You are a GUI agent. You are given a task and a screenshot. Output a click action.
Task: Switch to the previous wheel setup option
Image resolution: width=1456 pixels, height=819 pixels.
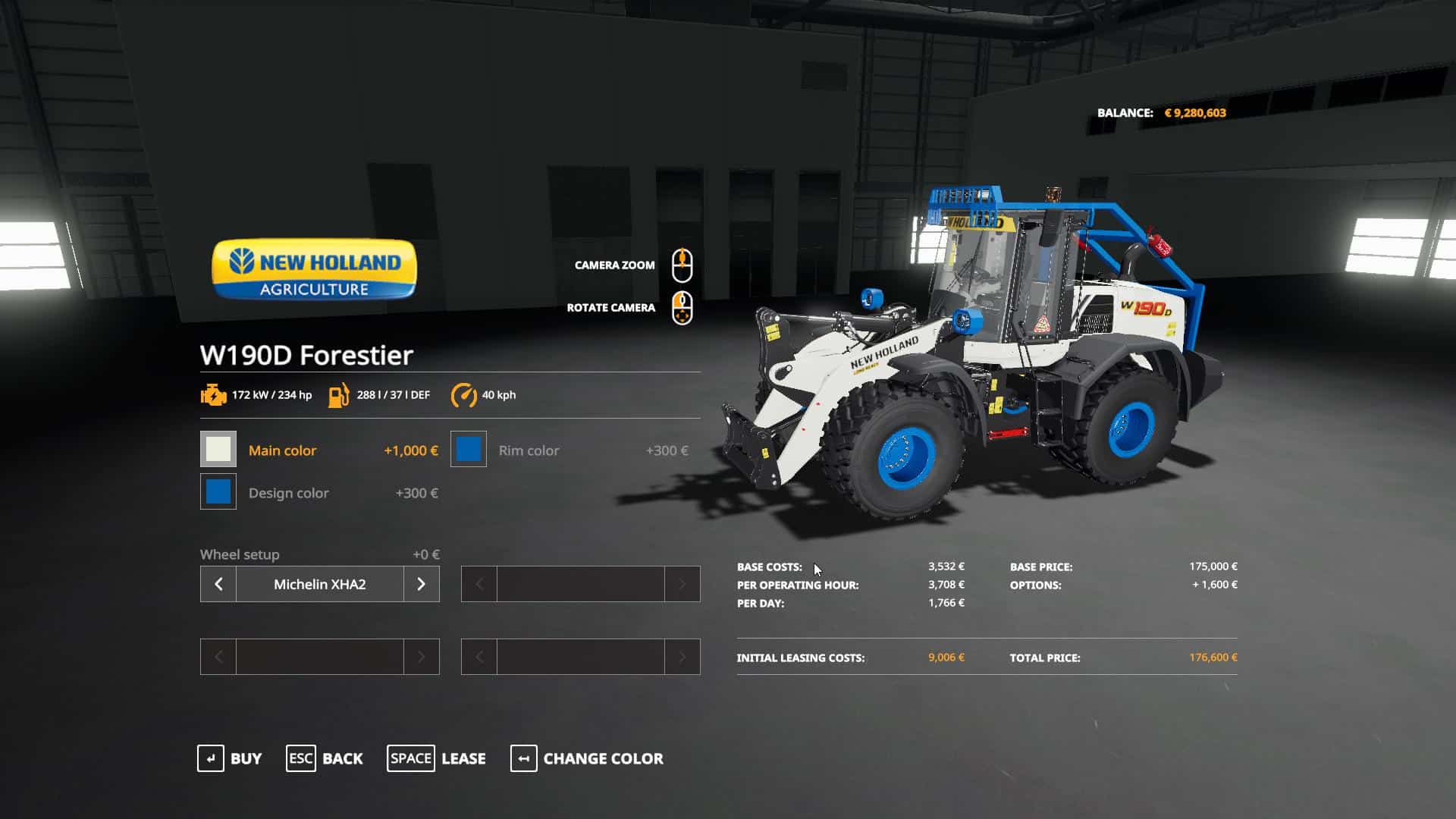(x=218, y=584)
